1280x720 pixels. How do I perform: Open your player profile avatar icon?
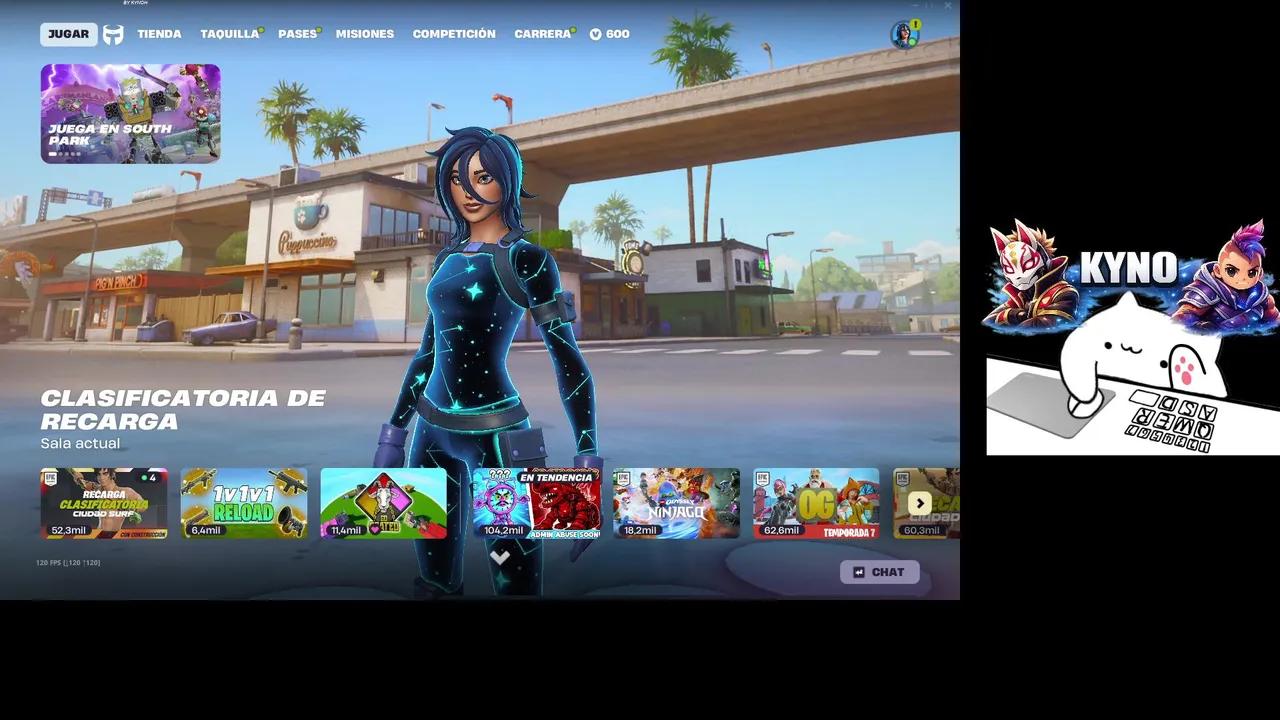pyautogui.click(x=906, y=36)
